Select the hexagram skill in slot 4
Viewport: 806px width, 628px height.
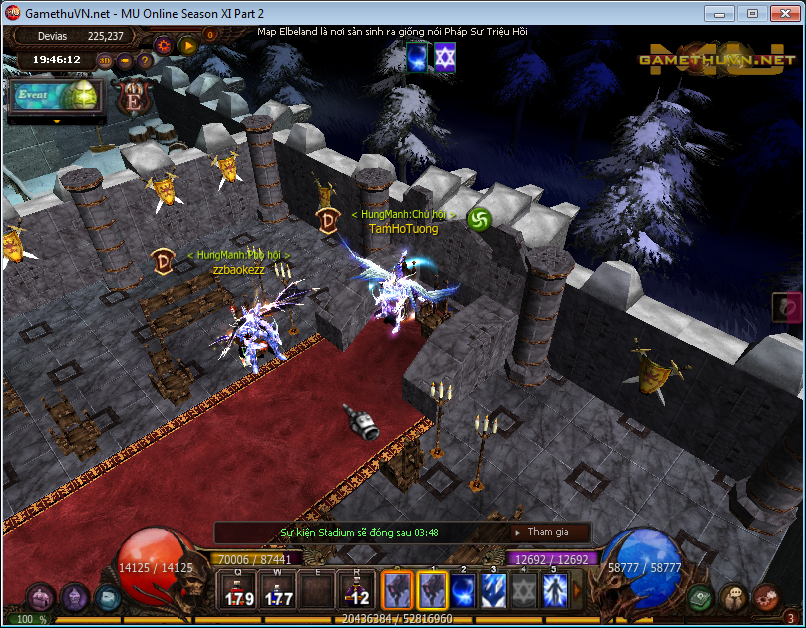[x=524, y=590]
